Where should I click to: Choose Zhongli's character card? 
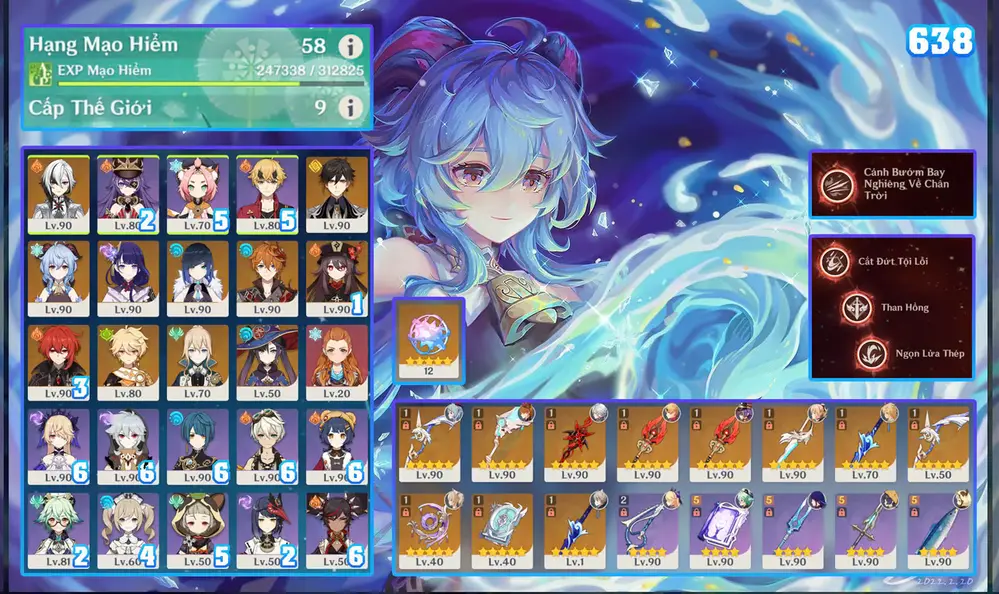click(x=336, y=192)
